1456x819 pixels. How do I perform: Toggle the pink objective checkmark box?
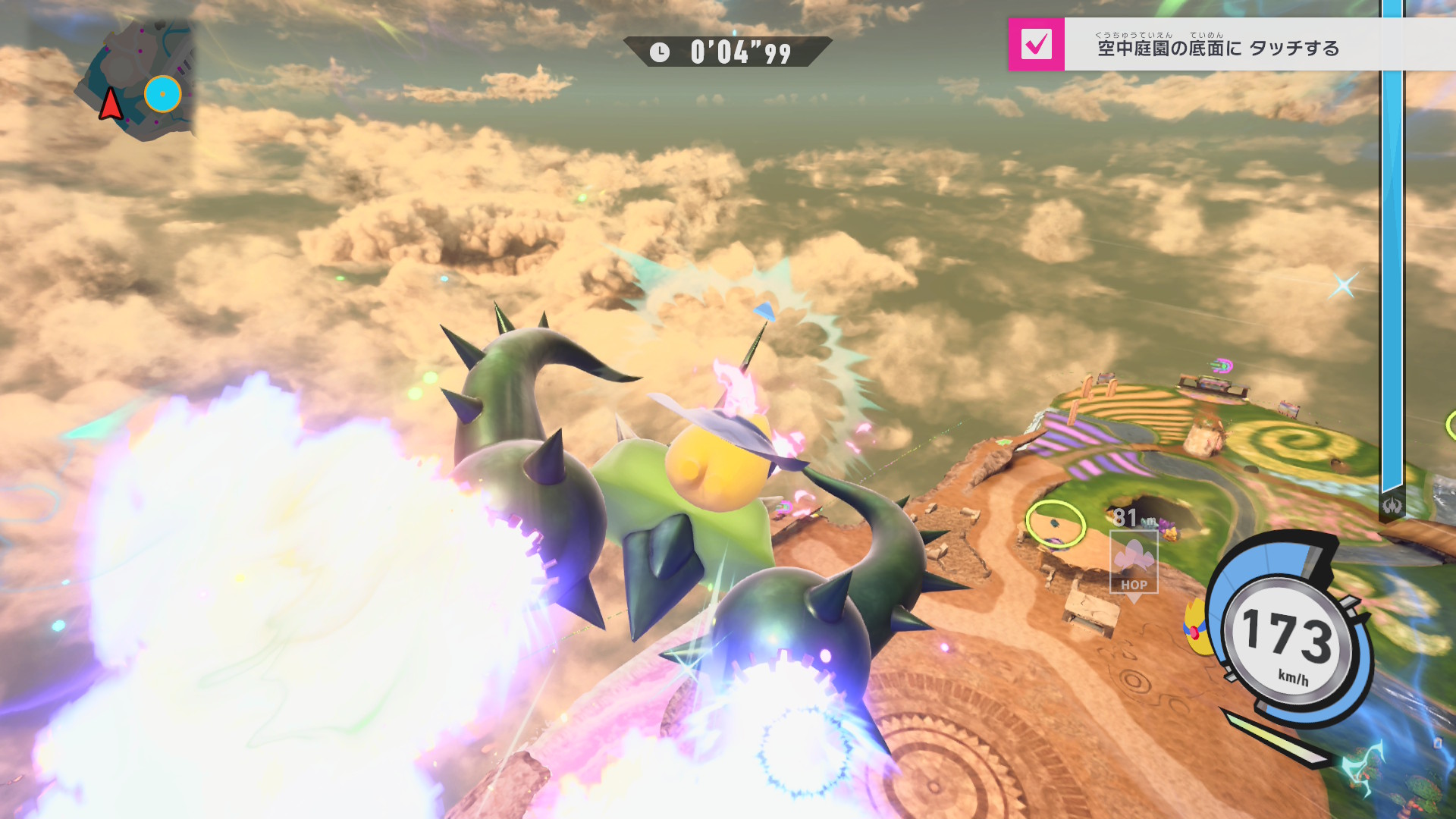point(1036,45)
